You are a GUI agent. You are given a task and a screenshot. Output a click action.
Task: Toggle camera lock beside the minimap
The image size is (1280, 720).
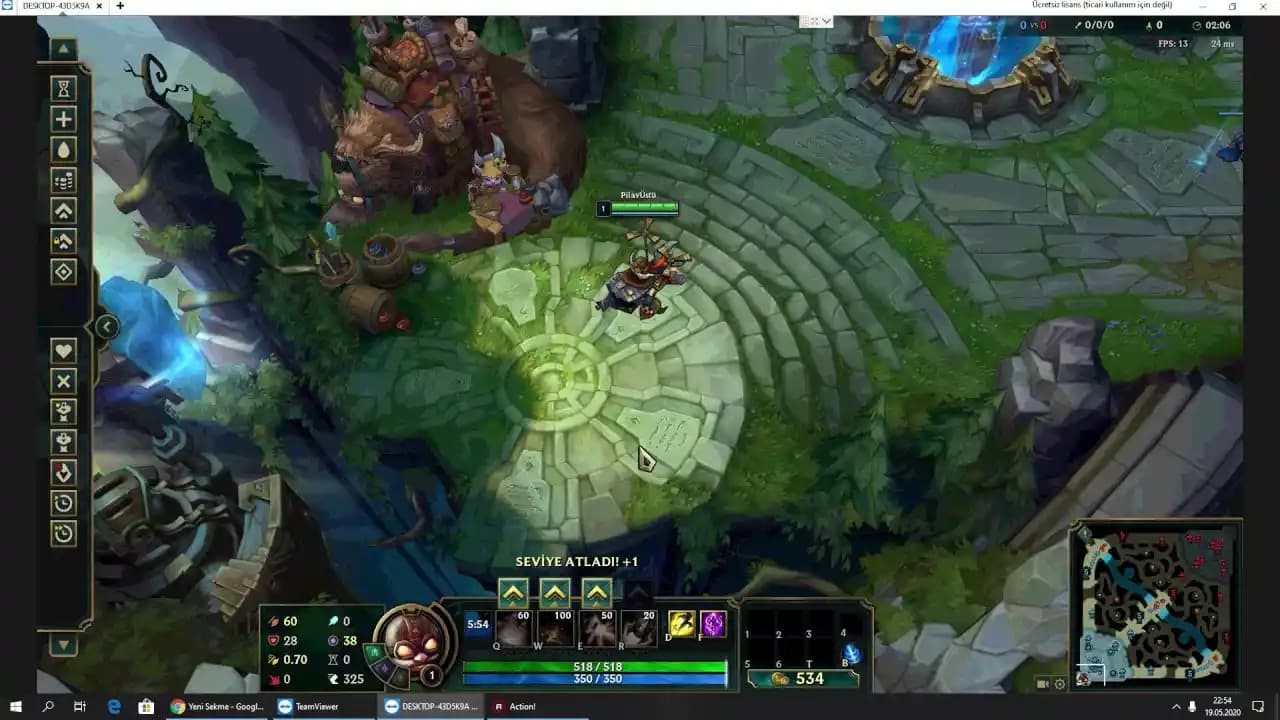(1042, 683)
